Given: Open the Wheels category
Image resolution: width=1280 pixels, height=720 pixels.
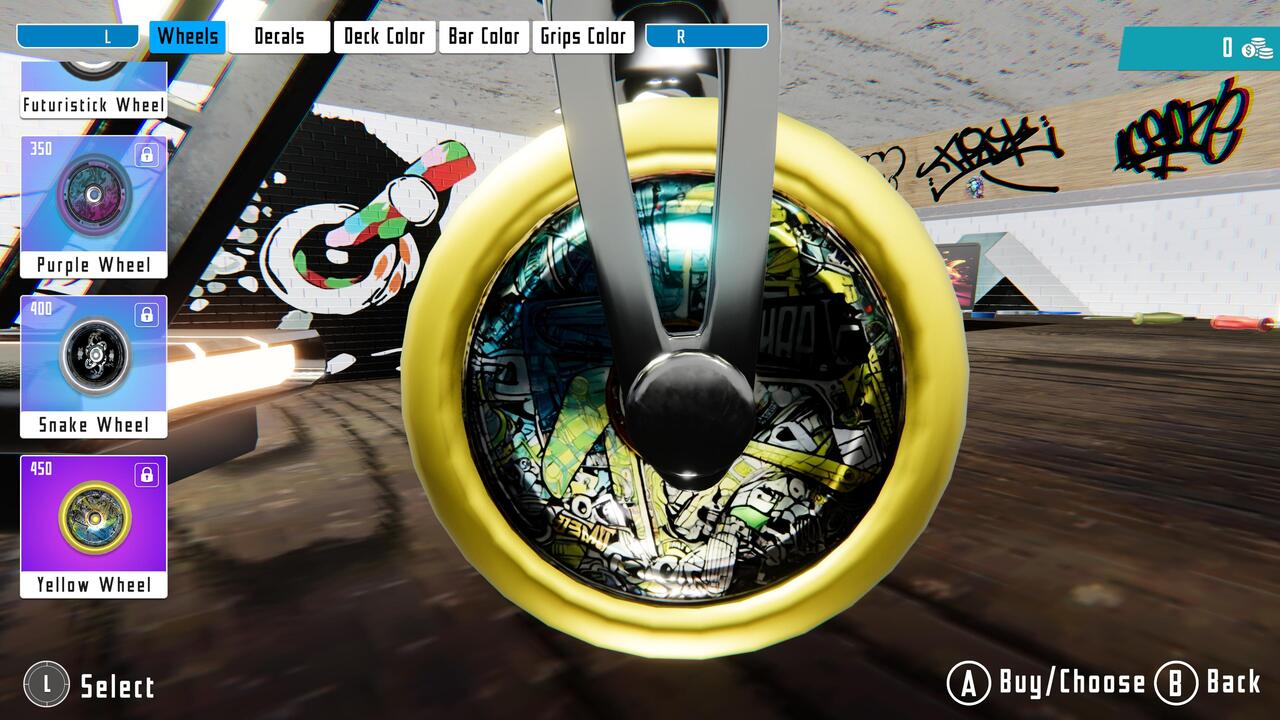Looking at the screenshot, I should coord(189,36).
